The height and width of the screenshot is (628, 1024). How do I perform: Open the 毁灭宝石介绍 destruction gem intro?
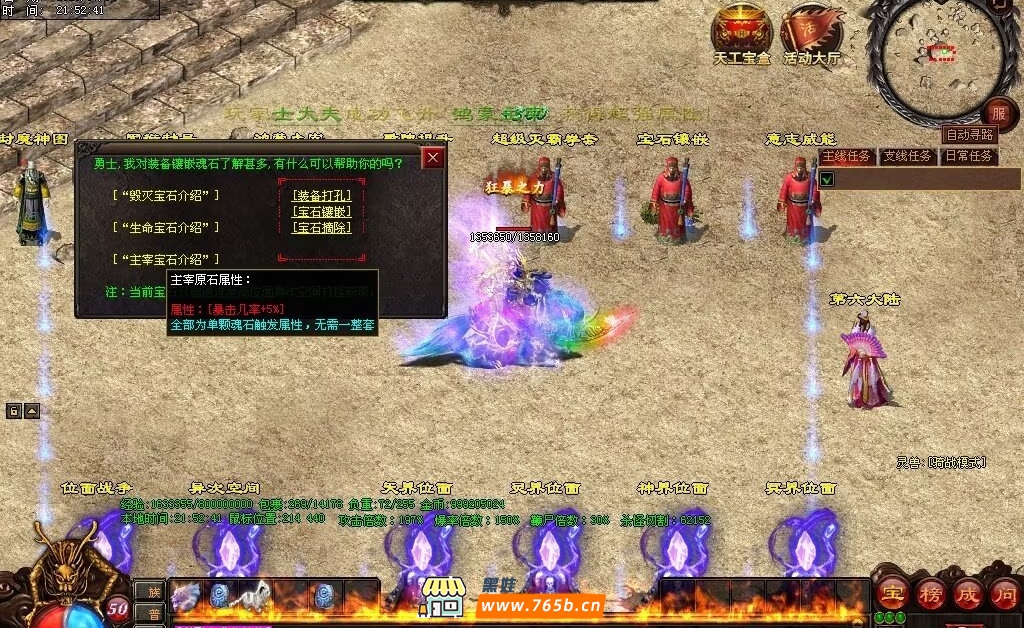[x=166, y=195]
